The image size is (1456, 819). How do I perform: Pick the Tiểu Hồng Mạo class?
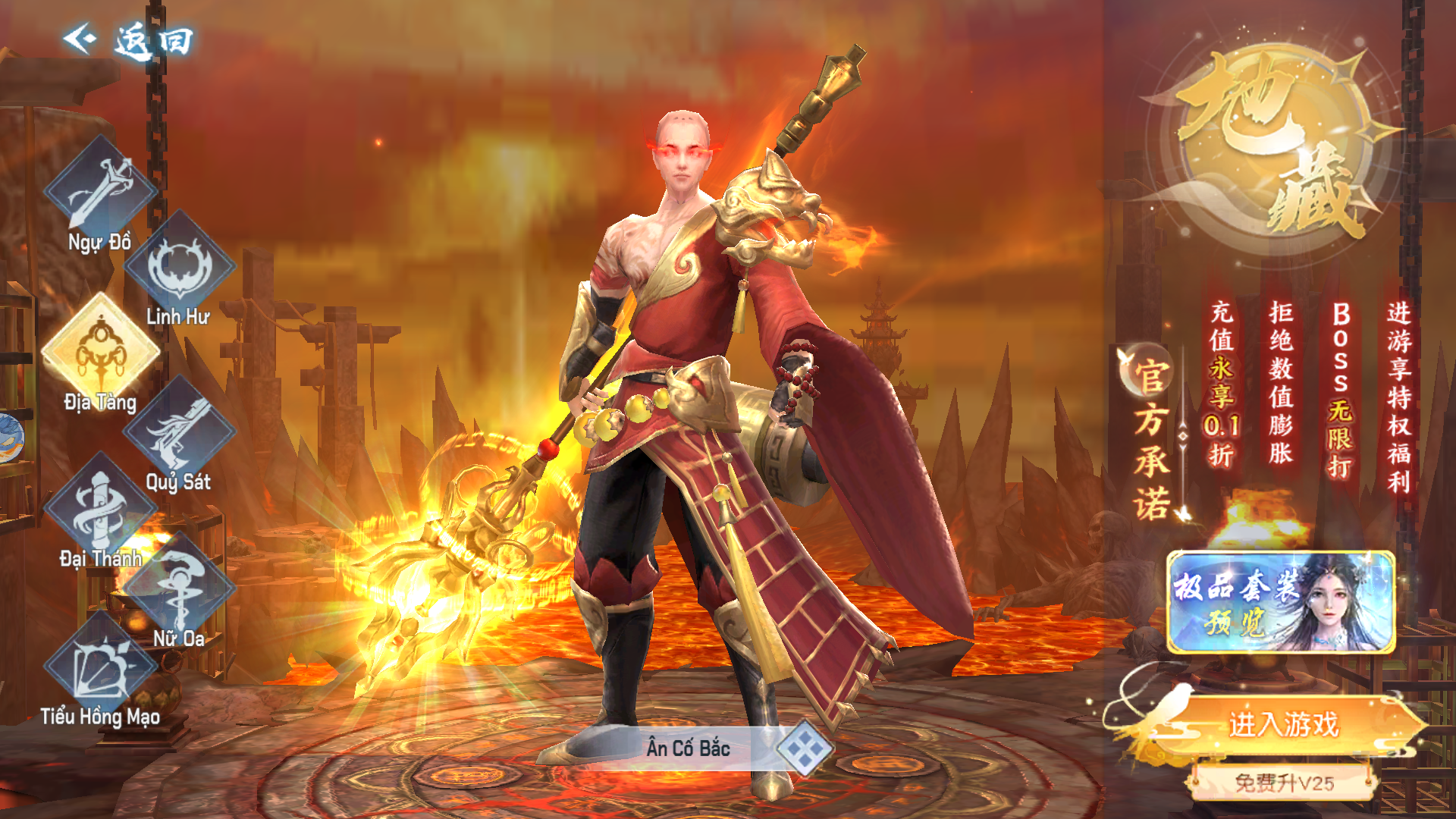coord(100,667)
